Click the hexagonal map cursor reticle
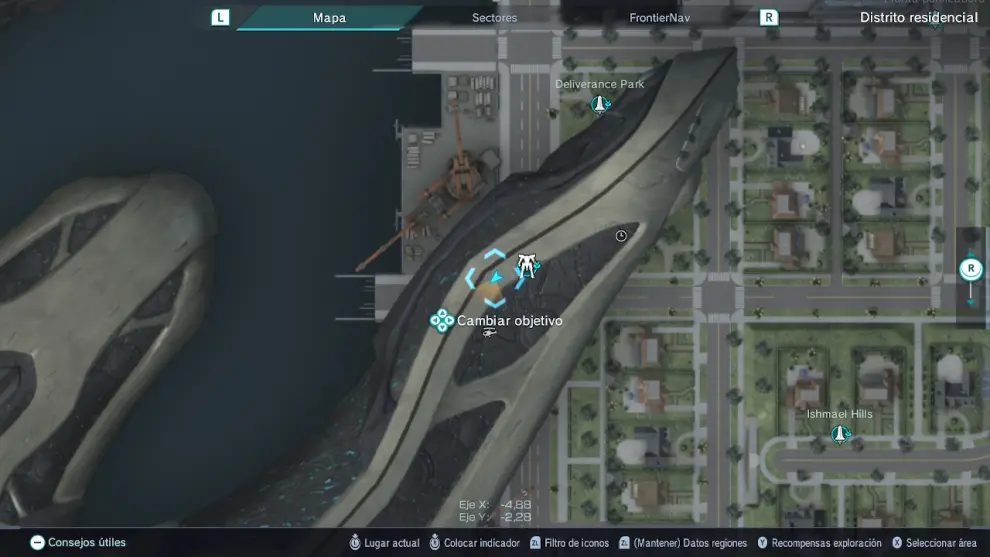The image size is (990, 557). (x=493, y=279)
